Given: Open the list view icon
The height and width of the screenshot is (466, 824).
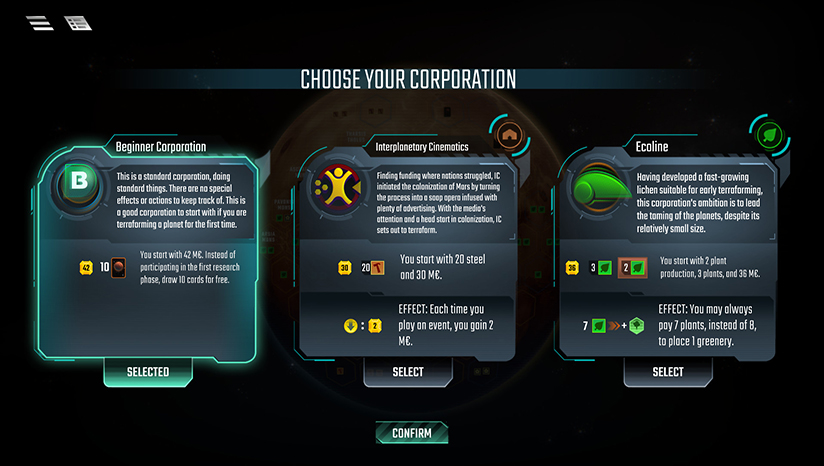Looking at the screenshot, I should point(77,23).
